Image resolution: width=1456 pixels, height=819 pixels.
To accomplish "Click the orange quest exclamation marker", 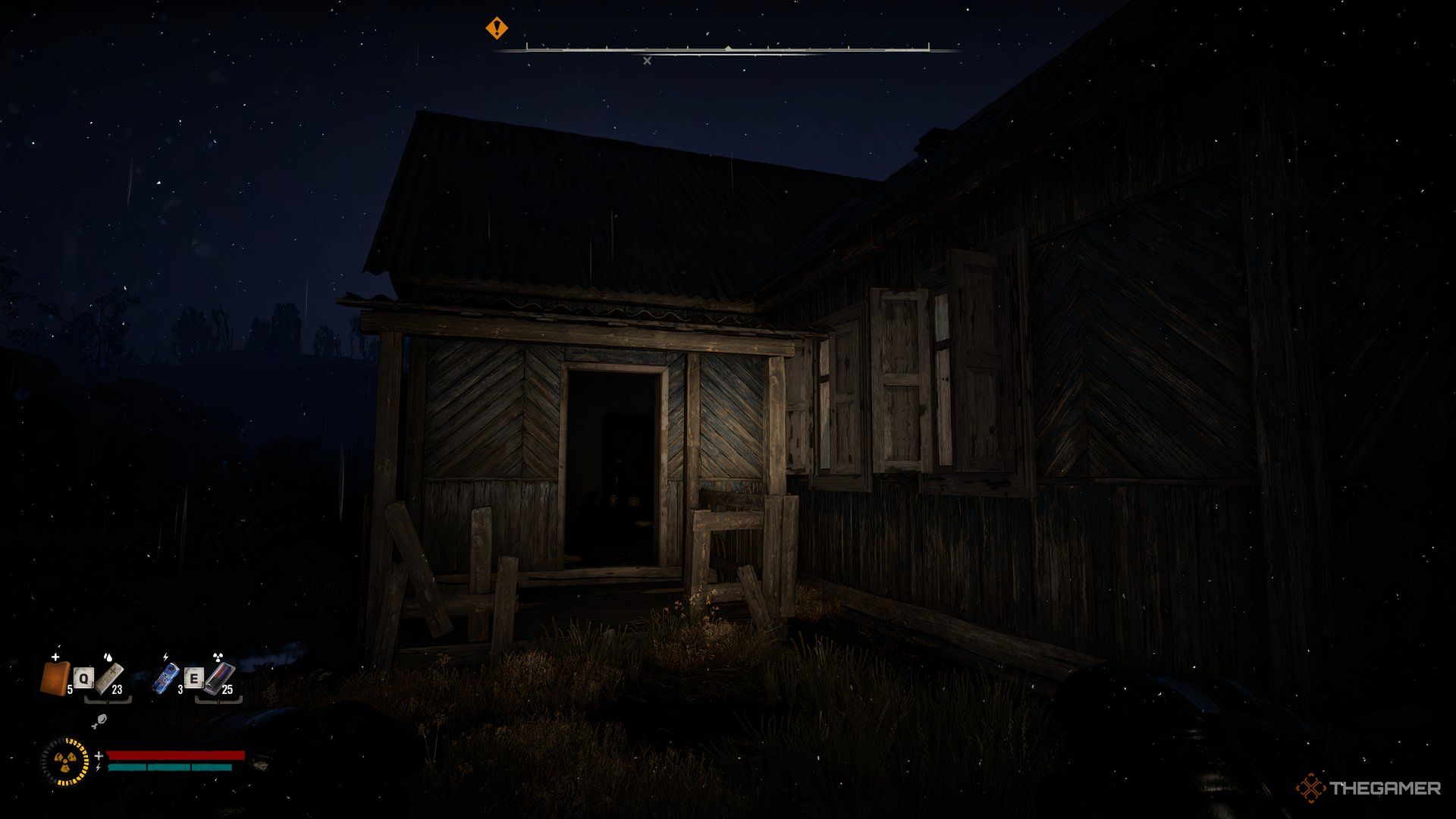I will [497, 27].
